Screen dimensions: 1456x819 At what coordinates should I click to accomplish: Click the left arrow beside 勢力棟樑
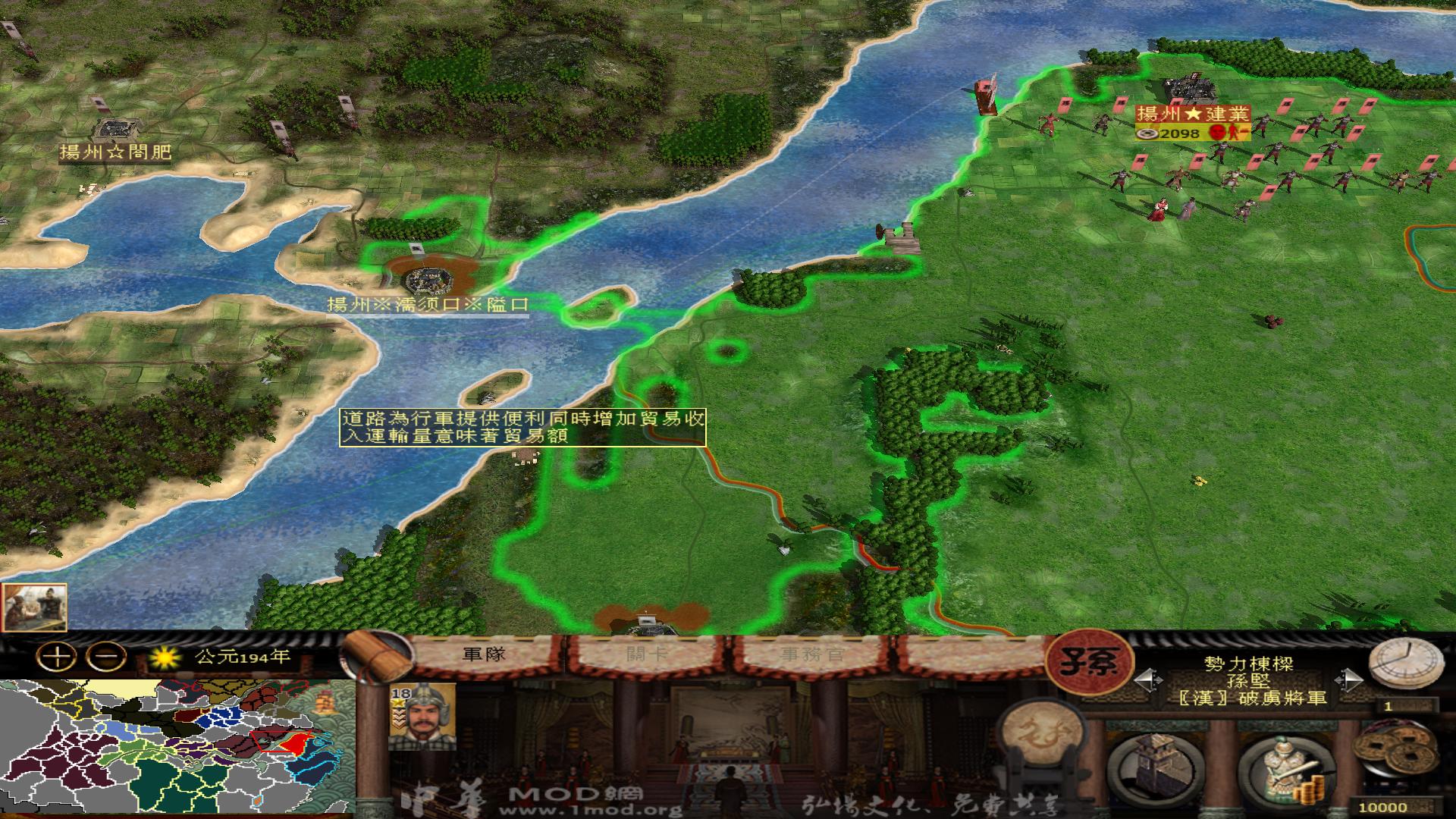pyautogui.click(x=1149, y=679)
